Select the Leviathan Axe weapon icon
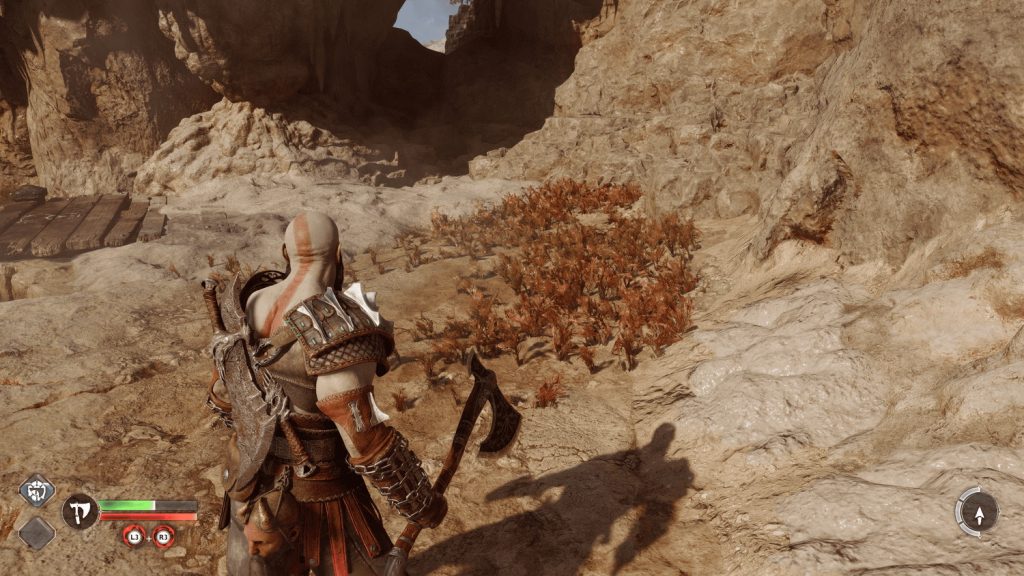 point(80,511)
